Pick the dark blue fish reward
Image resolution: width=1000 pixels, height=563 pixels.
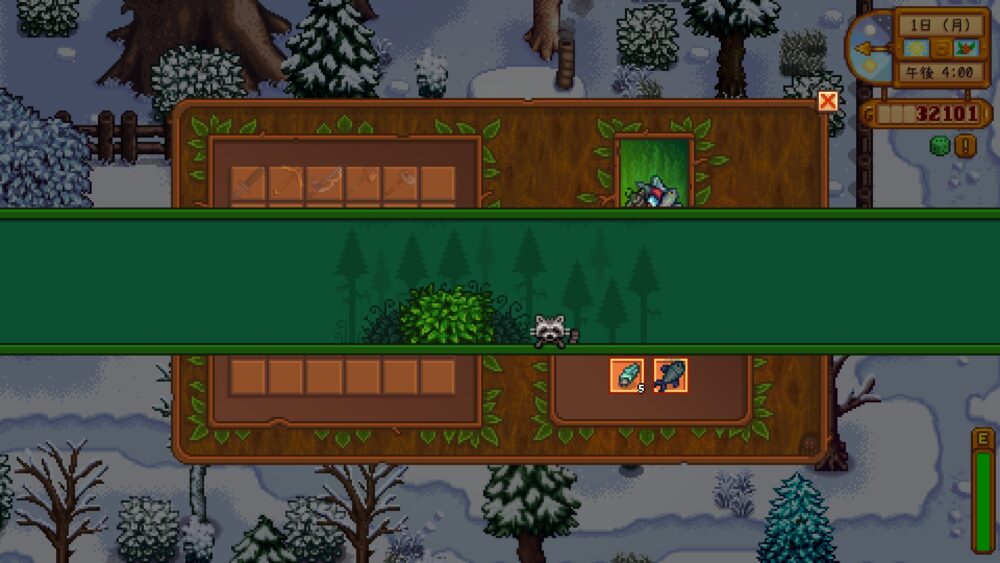coord(670,375)
